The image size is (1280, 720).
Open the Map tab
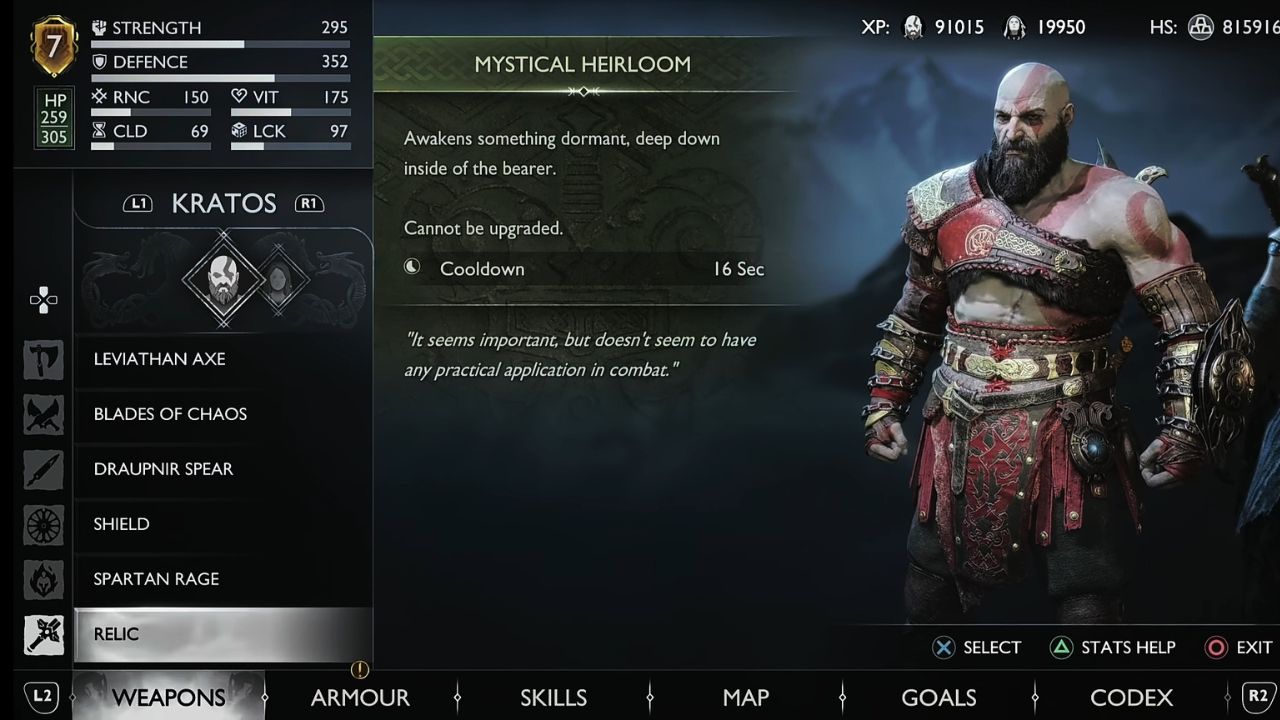tap(746, 697)
